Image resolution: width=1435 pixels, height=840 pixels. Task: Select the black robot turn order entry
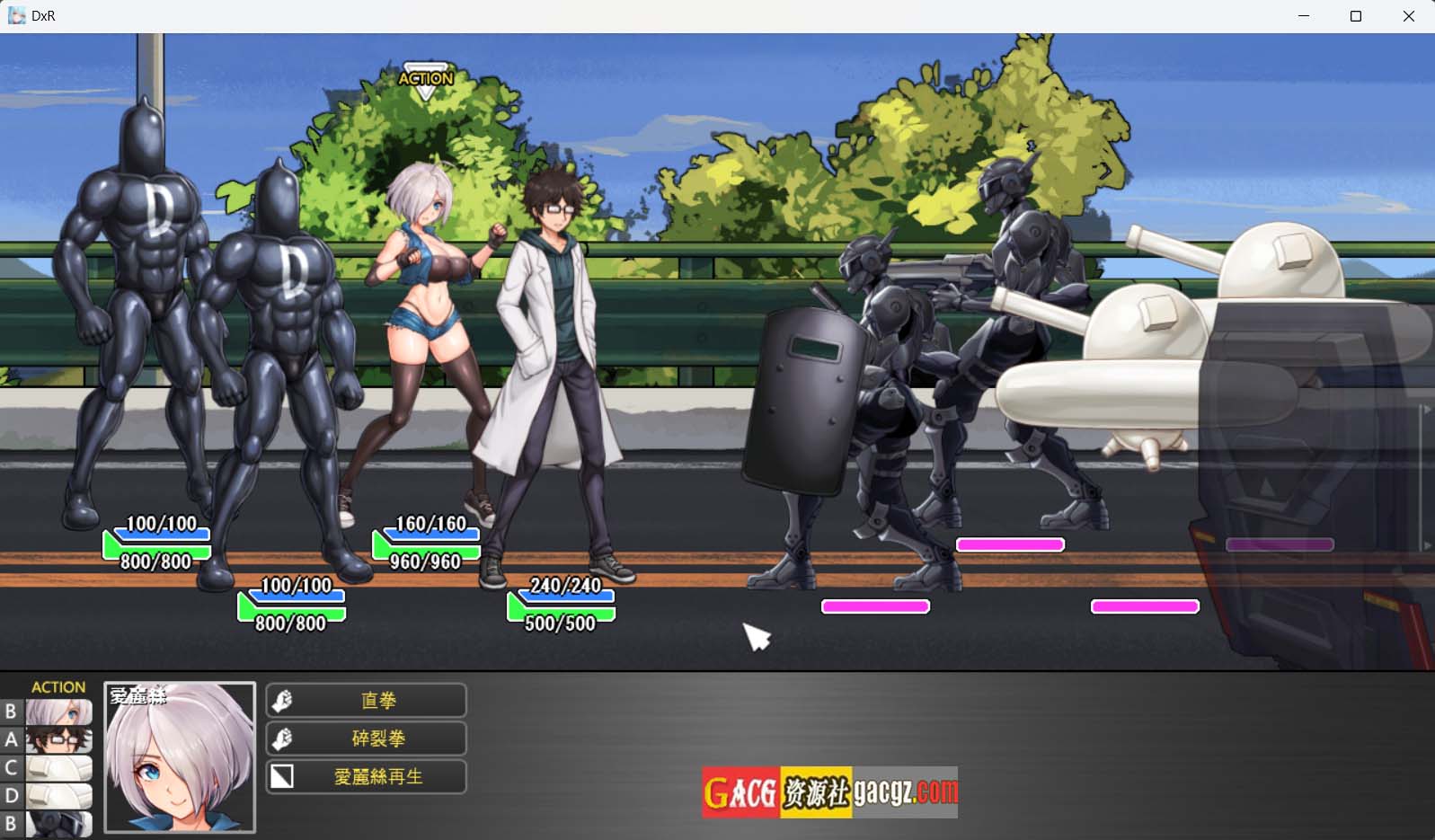click(x=58, y=824)
